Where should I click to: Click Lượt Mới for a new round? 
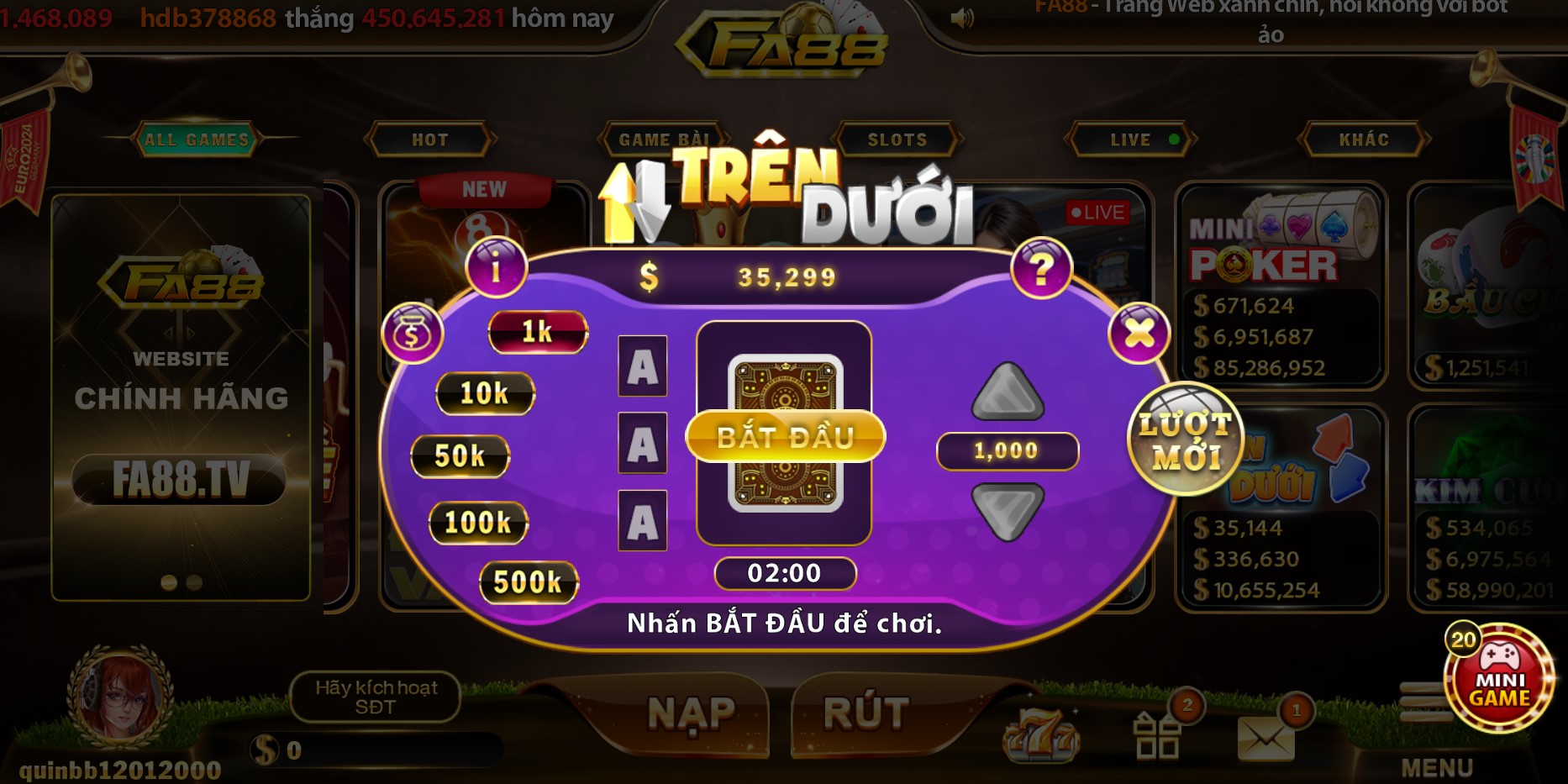pos(1186,438)
